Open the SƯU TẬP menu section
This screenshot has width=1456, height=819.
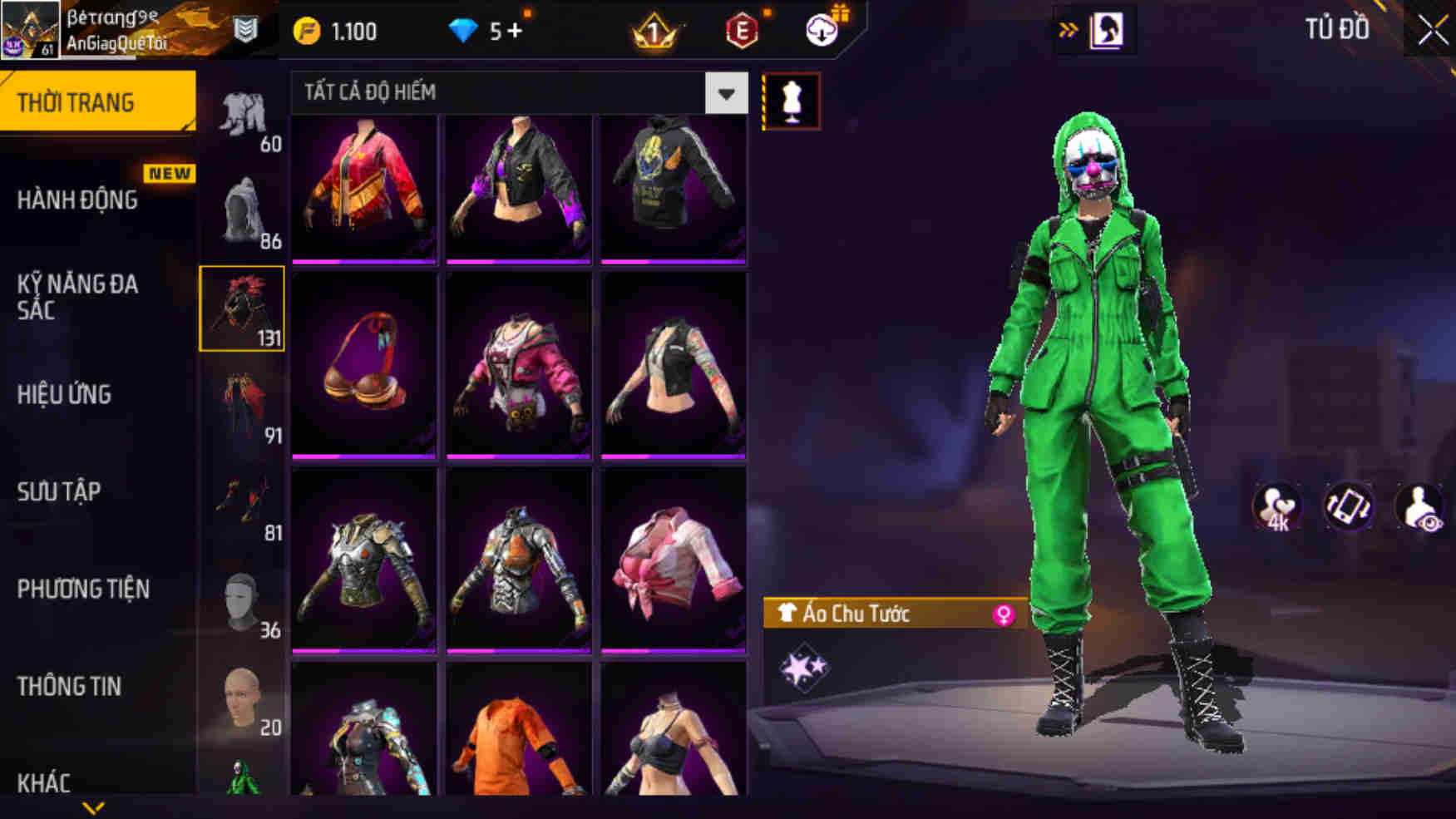point(57,492)
